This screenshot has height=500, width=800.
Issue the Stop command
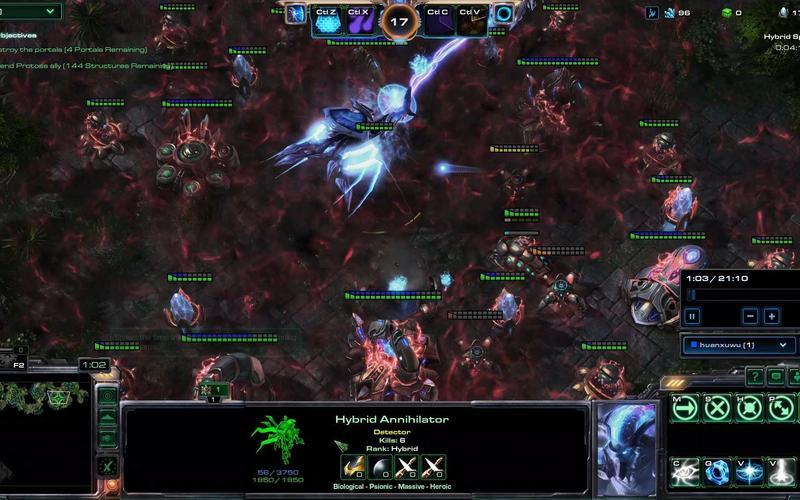717,406
